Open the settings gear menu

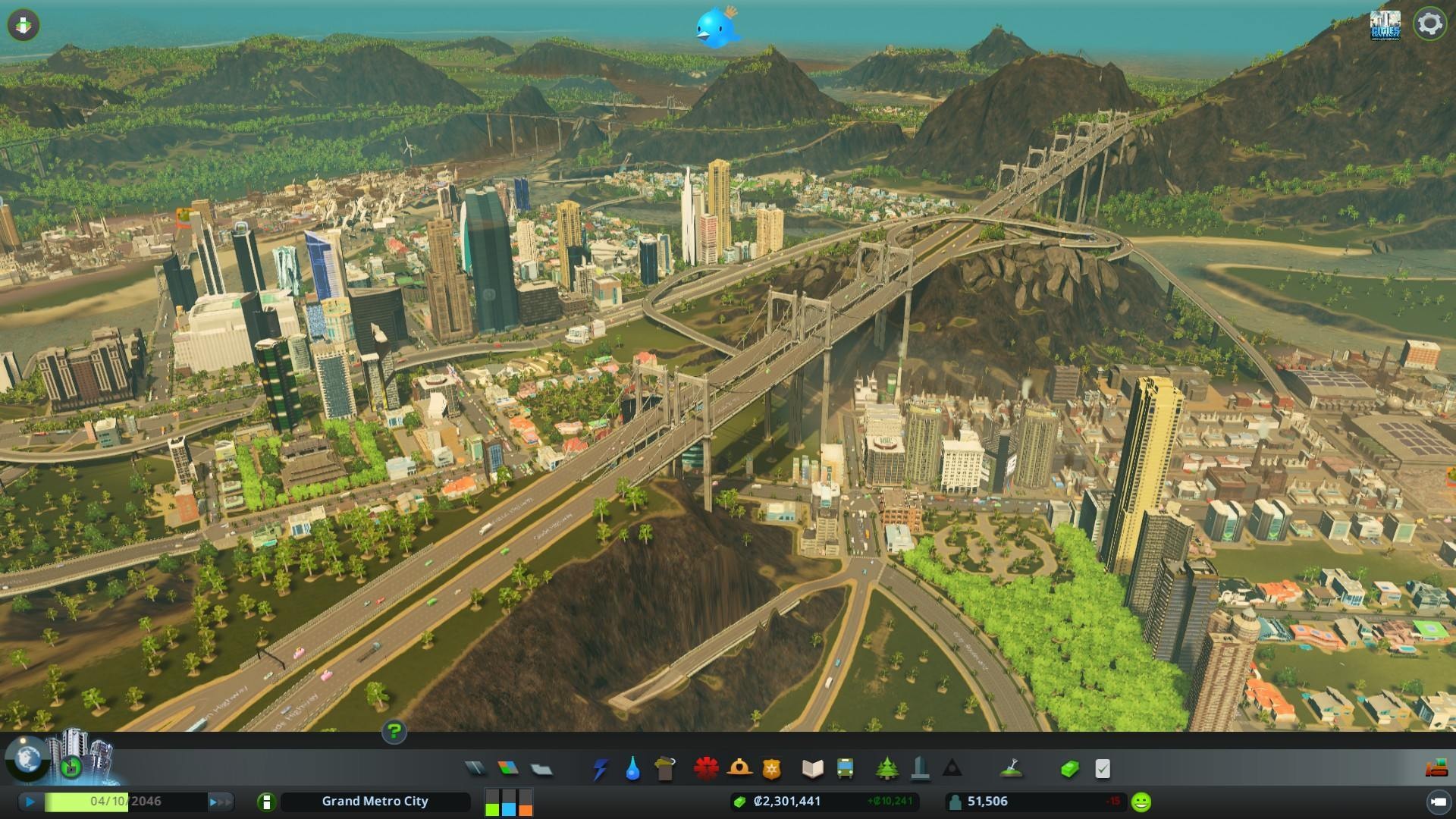[1429, 24]
